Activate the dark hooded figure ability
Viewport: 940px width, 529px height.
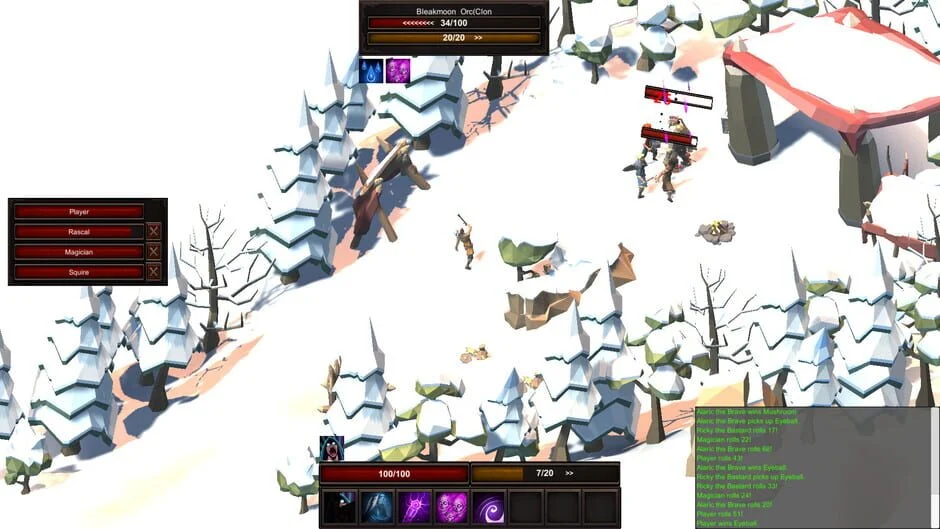coord(340,507)
